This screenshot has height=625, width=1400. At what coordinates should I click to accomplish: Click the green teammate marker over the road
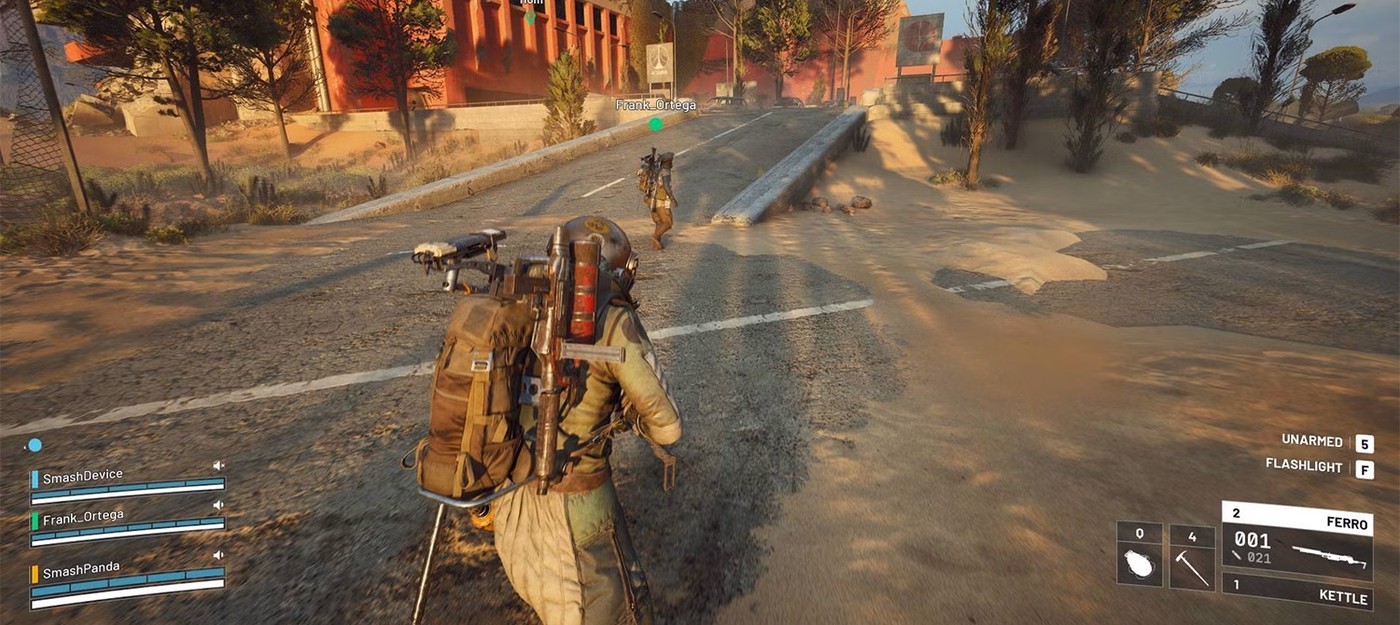click(x=656, y=124)
